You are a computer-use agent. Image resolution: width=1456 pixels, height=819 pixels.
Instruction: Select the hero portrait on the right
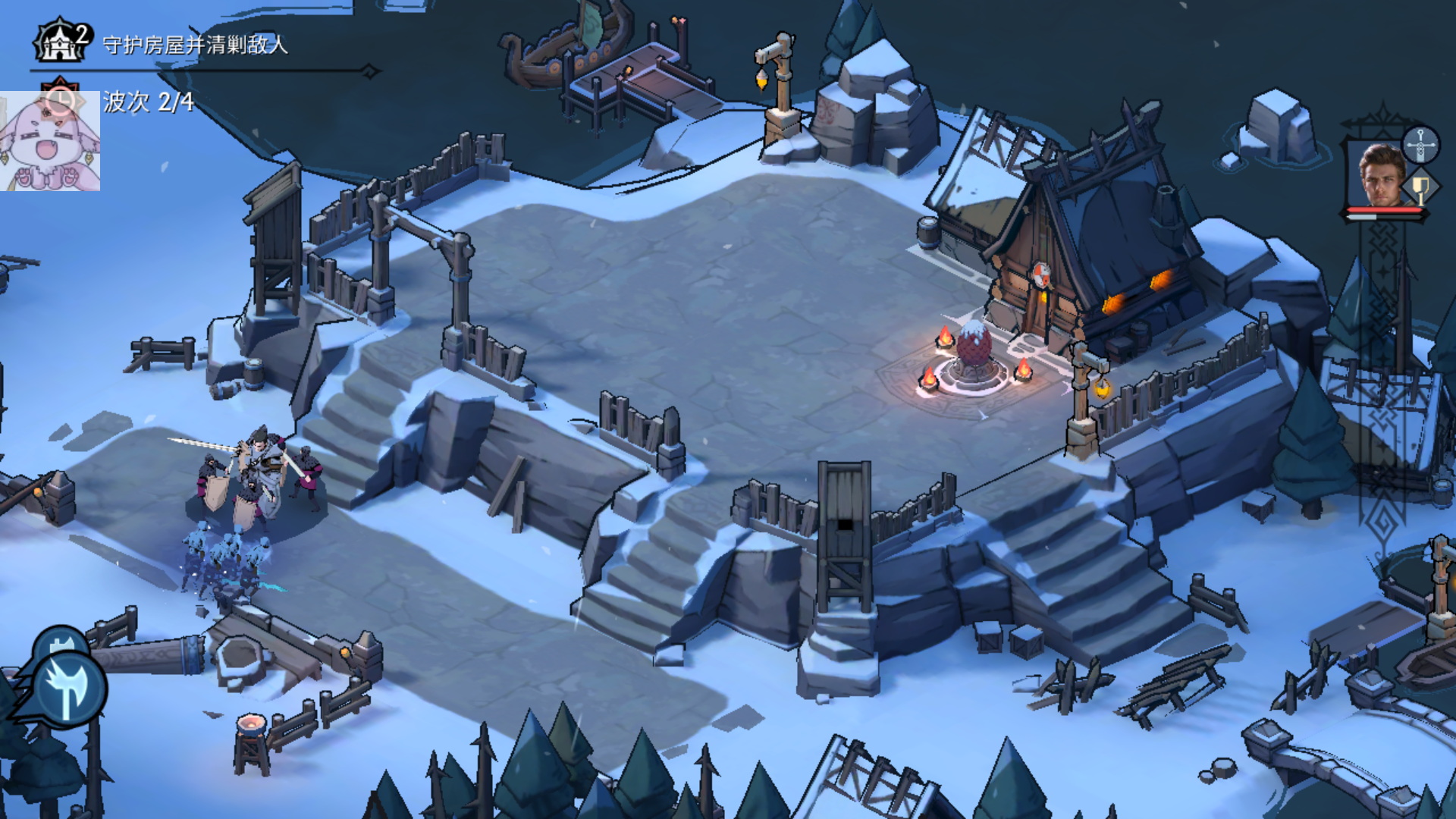click(x=1380, y=177)
